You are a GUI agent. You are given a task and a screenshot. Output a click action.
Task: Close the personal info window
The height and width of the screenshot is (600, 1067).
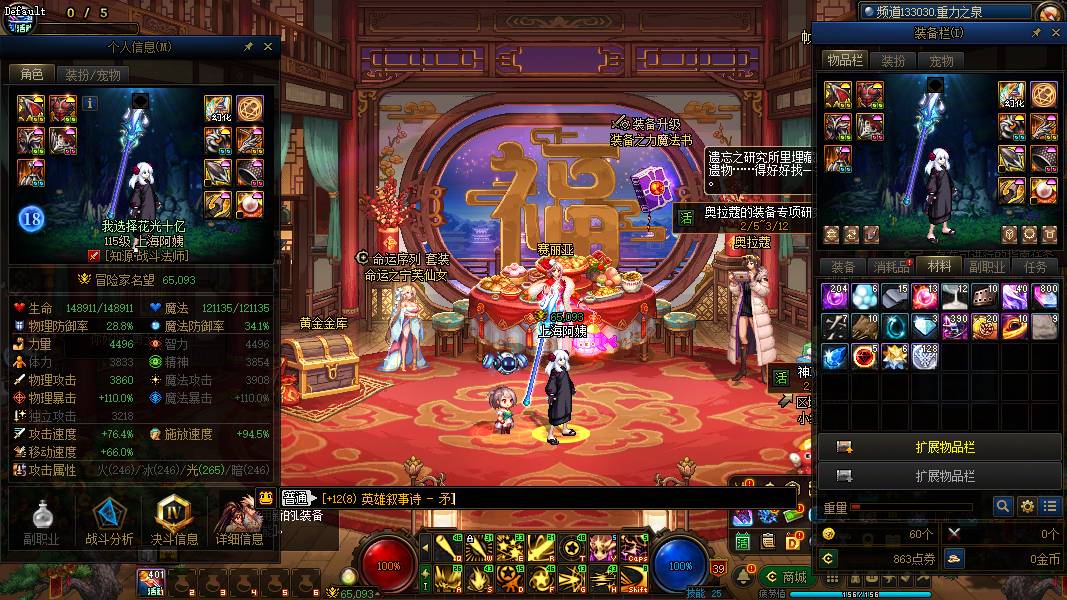pyautogui.click(x=268, y=46)
